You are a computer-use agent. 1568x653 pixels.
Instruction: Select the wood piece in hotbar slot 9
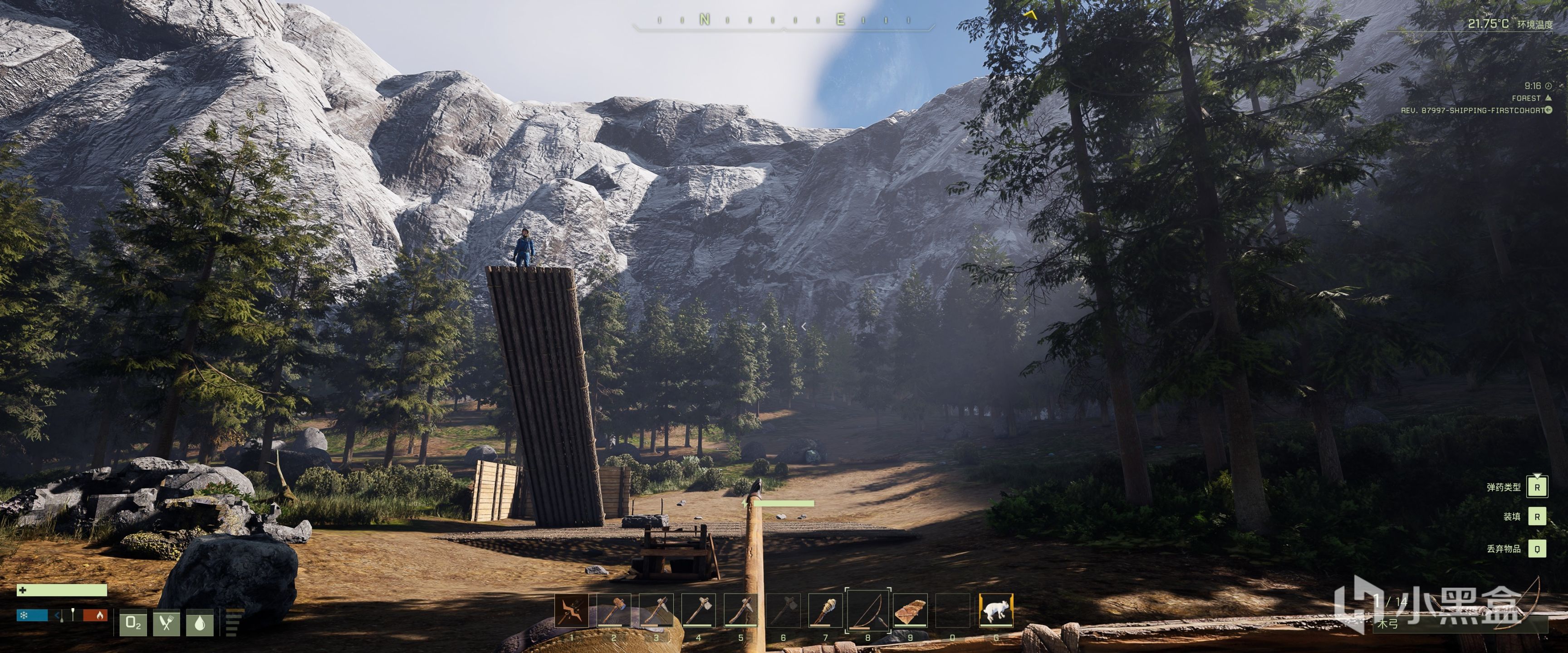[x=911, y=611]
